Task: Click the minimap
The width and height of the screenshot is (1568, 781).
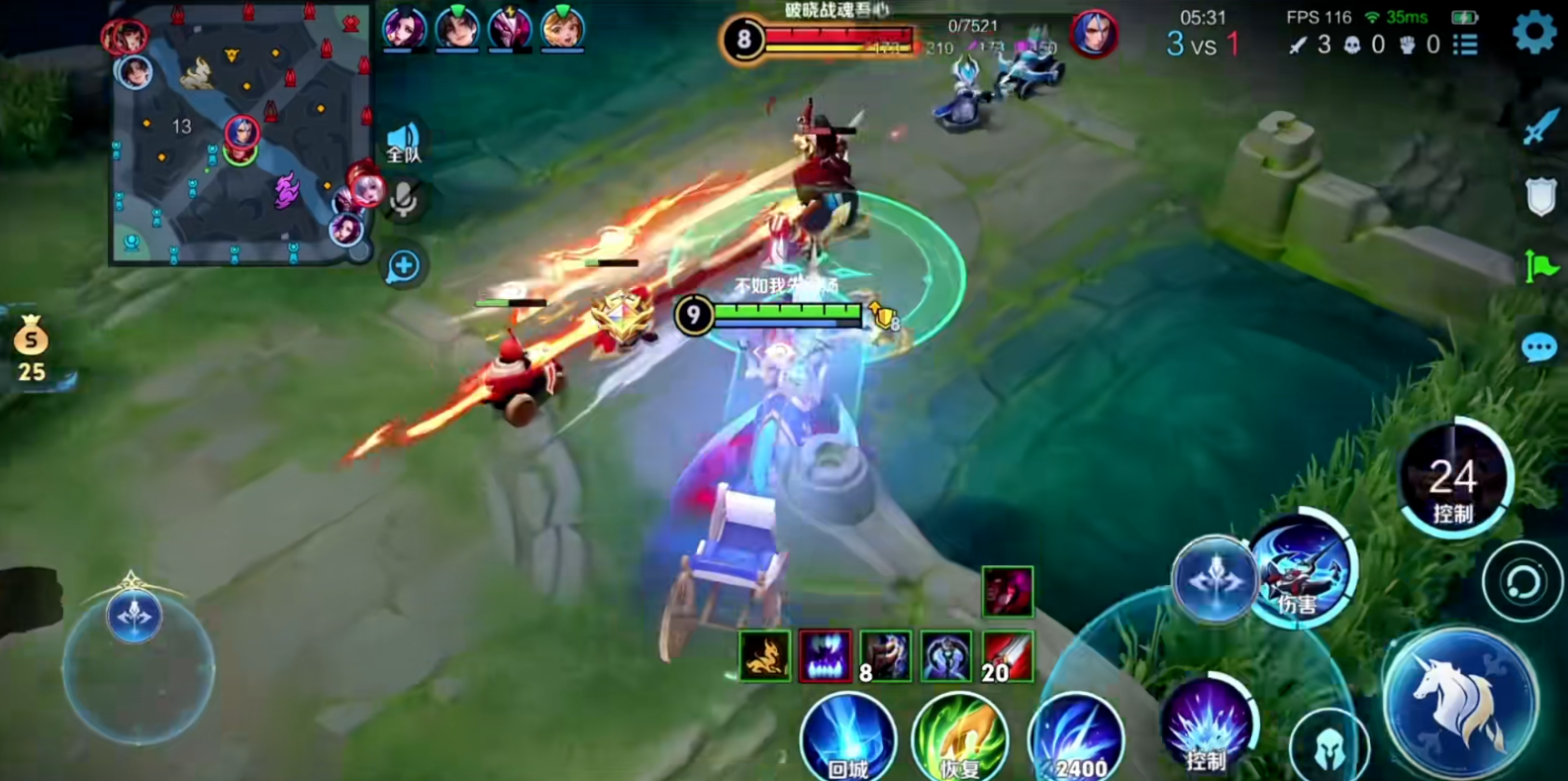Action: tap(241, 134)
